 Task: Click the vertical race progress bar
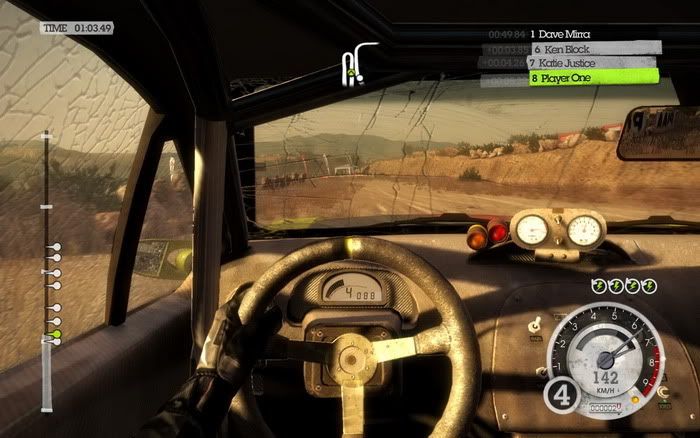45,270
